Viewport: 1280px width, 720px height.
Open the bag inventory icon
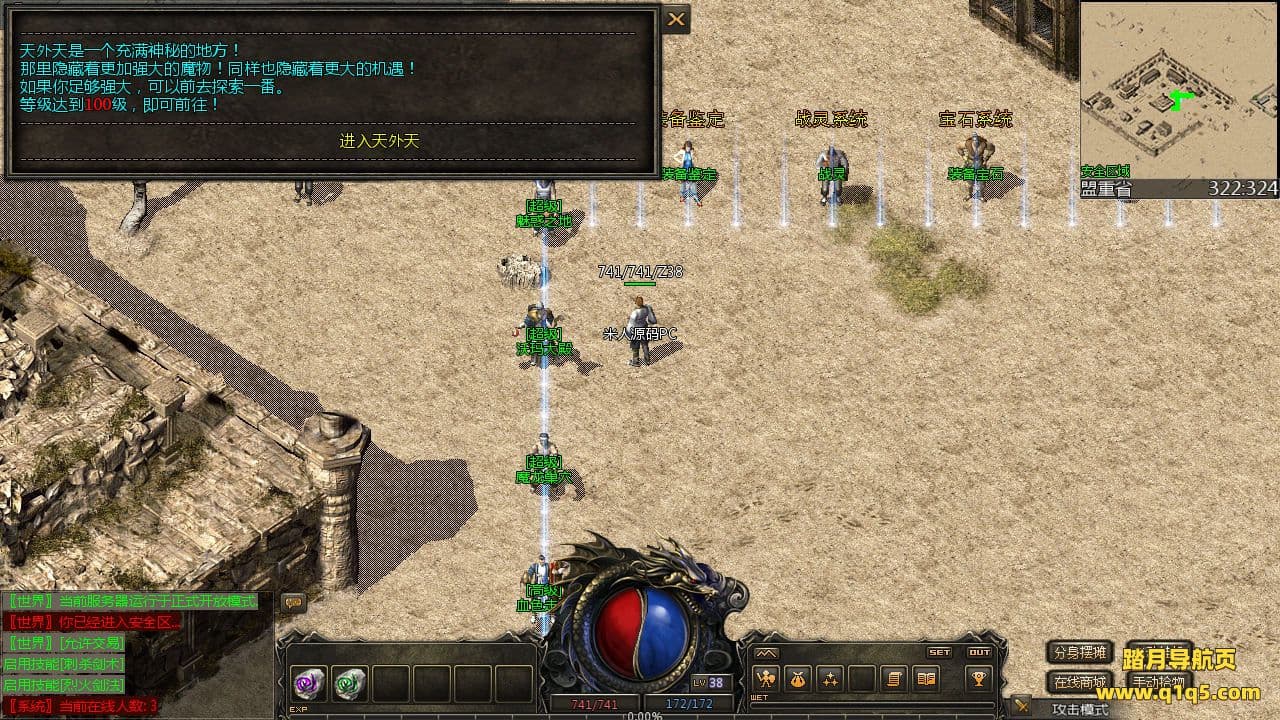click(x=797, y=679)
